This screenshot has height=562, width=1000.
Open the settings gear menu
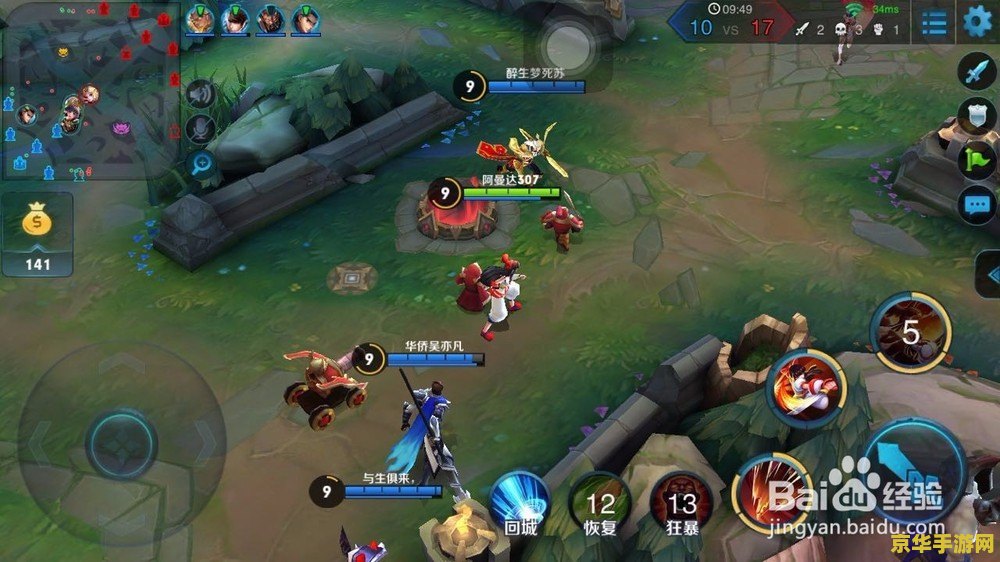click(x=977, y=21)
